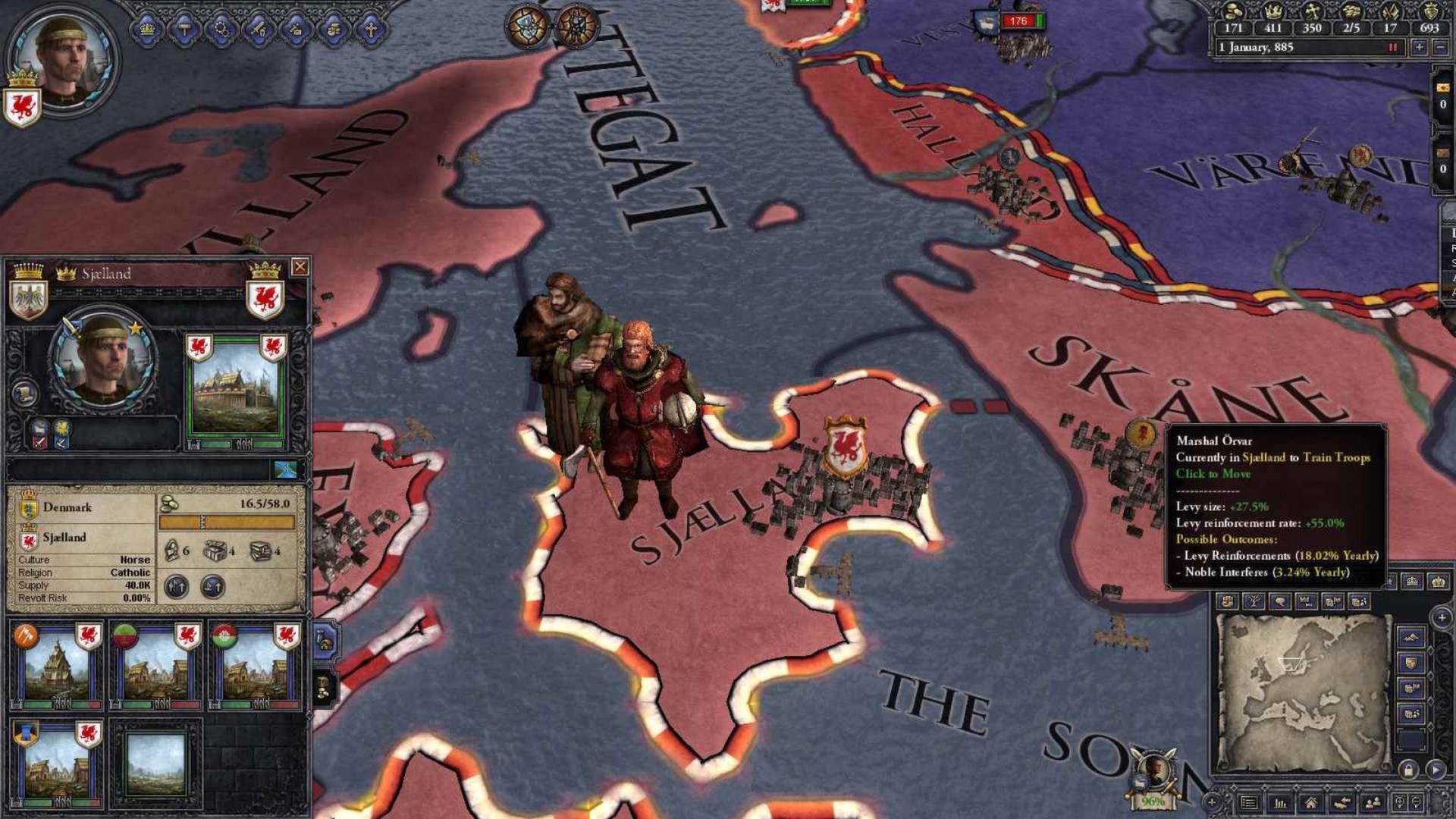Increase game speed with the plus stepper
The width and height of the screenshot is (1456, 819).
(x=1420, y=47)
